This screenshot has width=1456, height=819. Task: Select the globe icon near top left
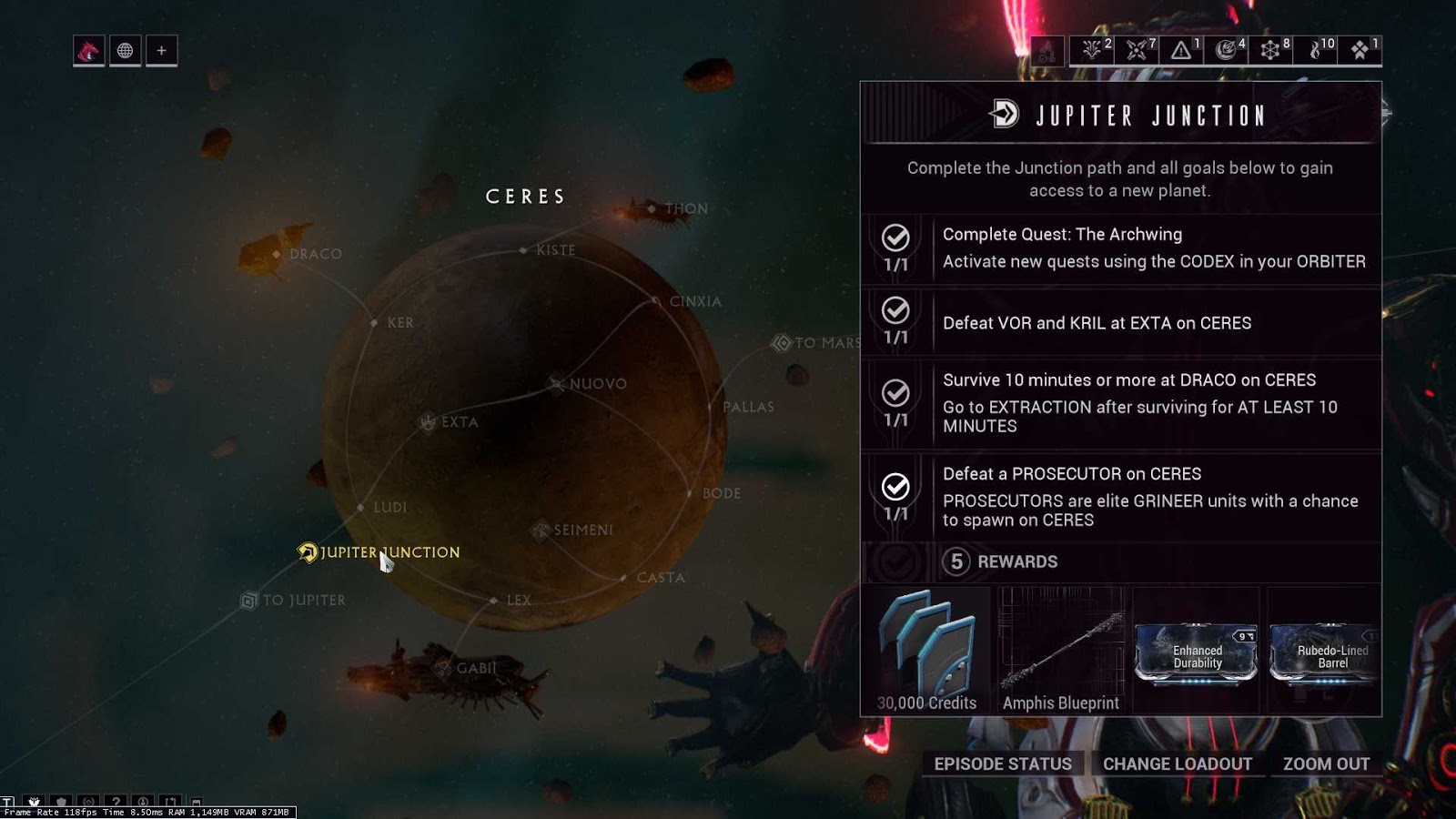[x=125, y=51]
